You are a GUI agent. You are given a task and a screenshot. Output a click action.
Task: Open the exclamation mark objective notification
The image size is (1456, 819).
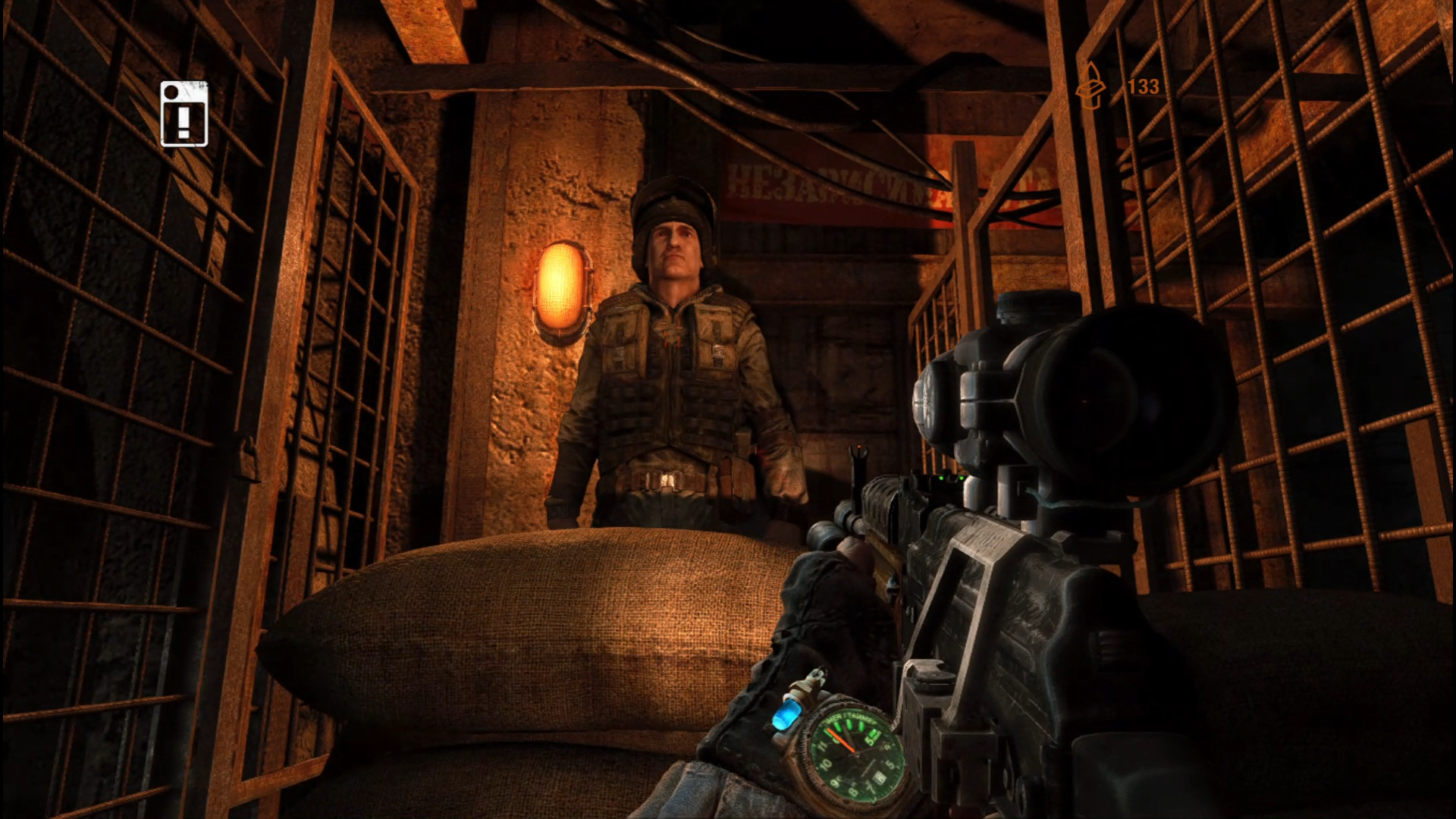coord(184,115)
